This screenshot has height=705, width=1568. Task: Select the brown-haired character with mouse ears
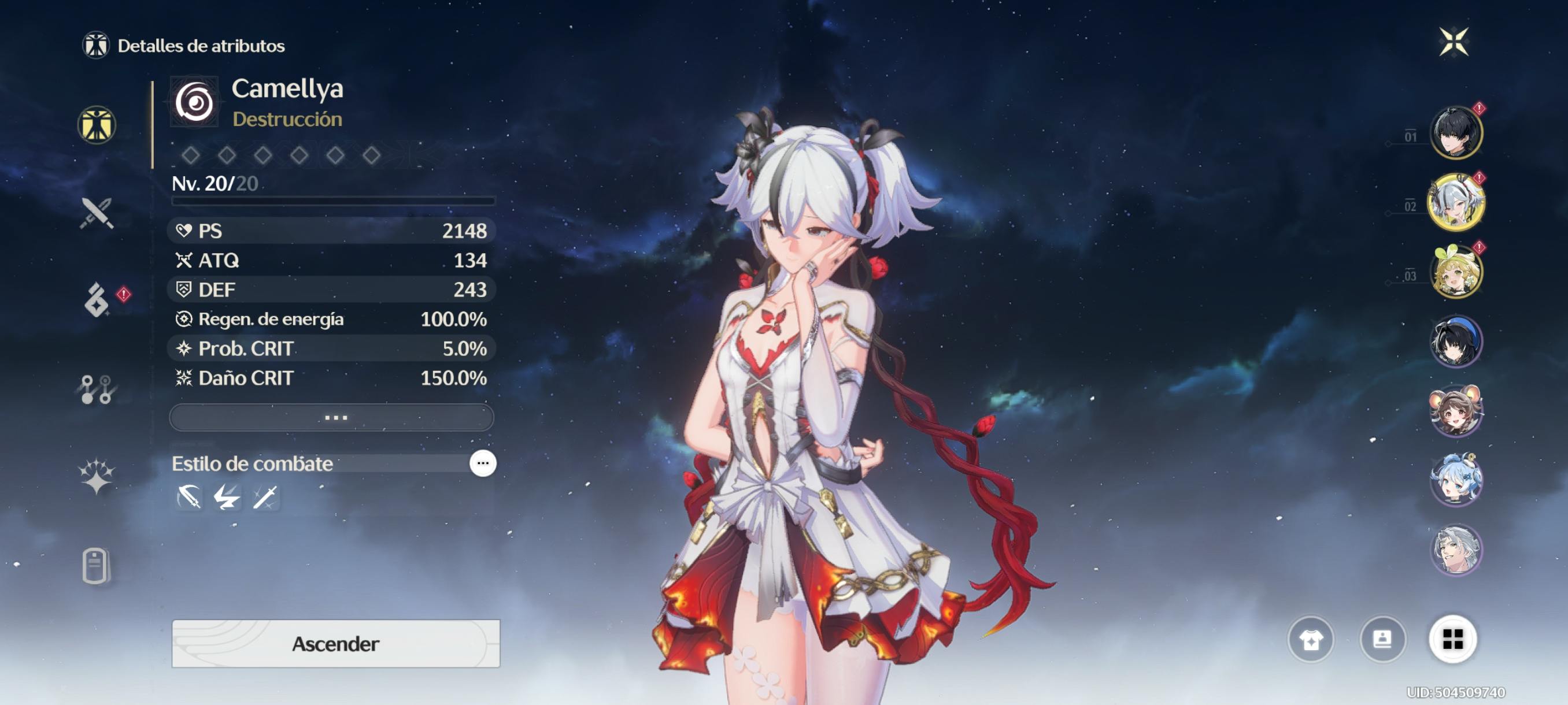coord(1455,411)
